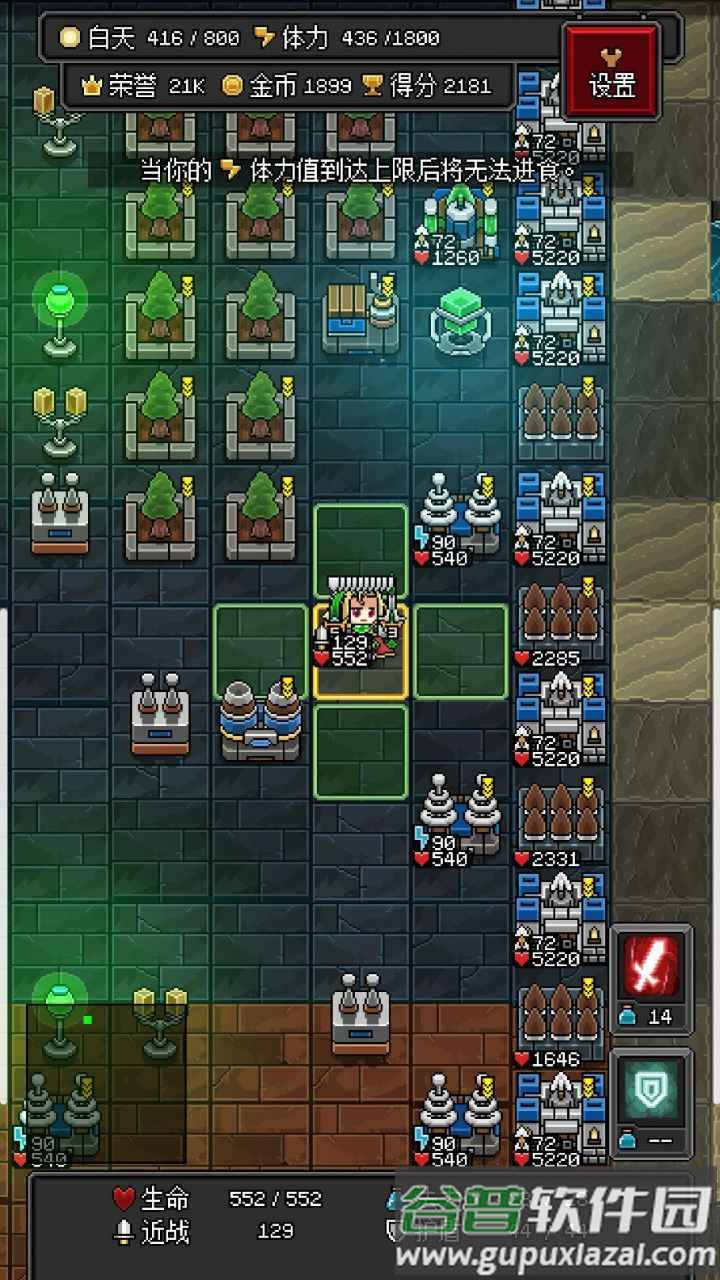The width and height of the screenshot is (720, 1280).
Task: Activate the red sword slash skill
Action: pyautogui.click(x=651, y=968)
